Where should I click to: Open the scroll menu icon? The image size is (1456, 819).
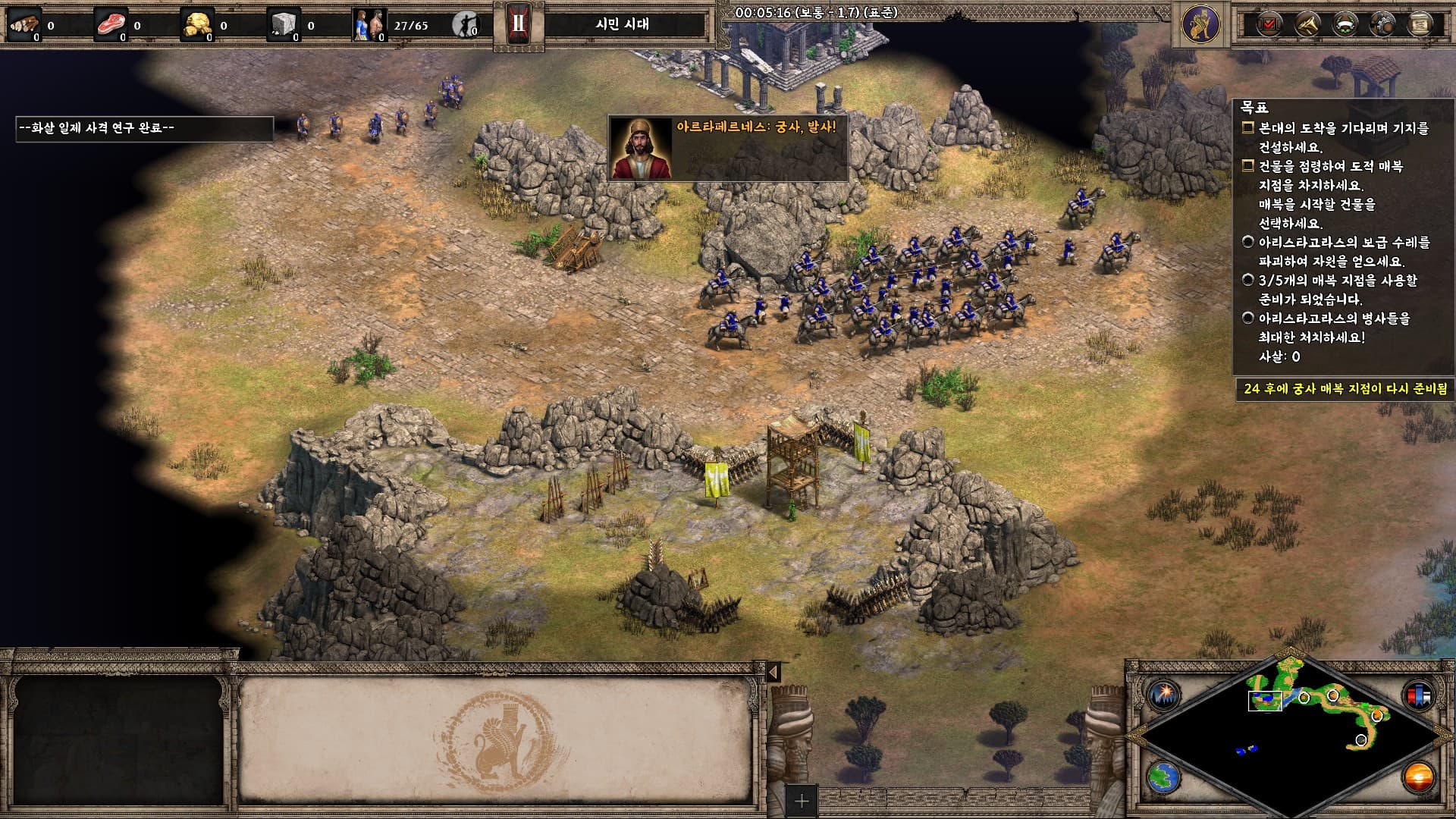(1420, 24)
